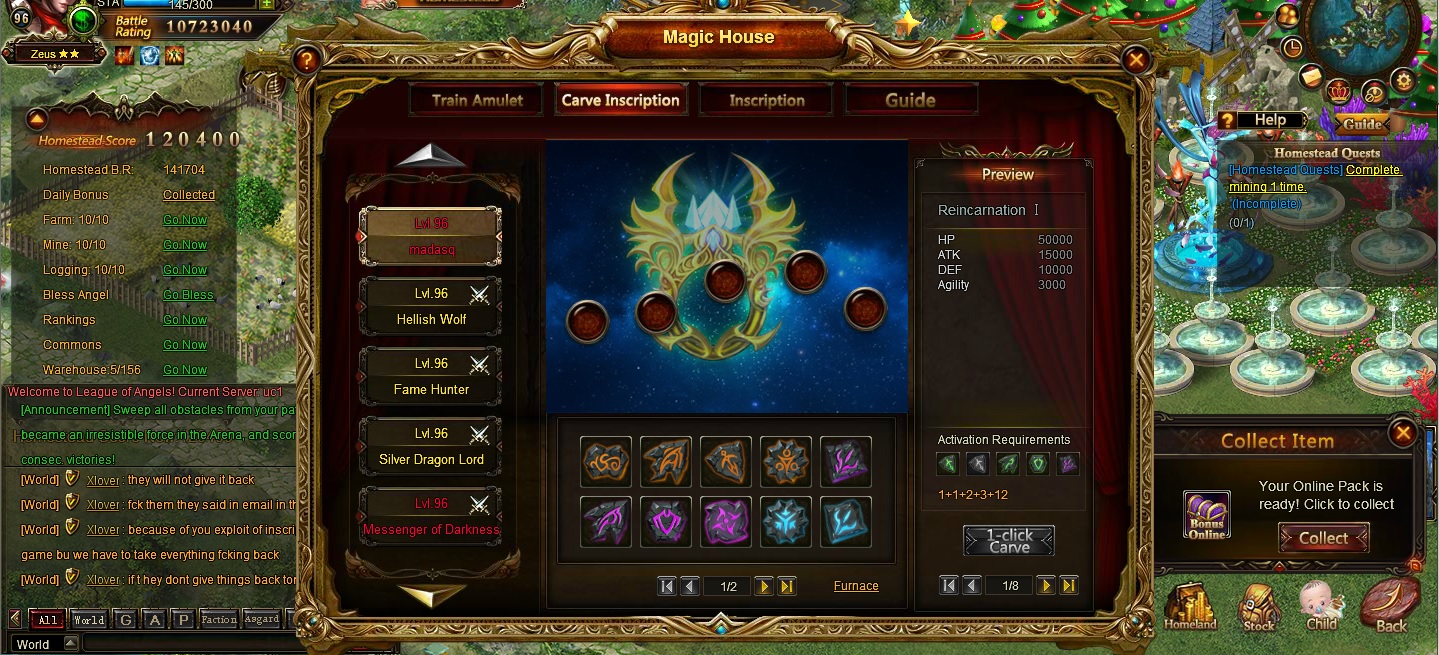Close the Magic House window

click(x=1135, y=60)
